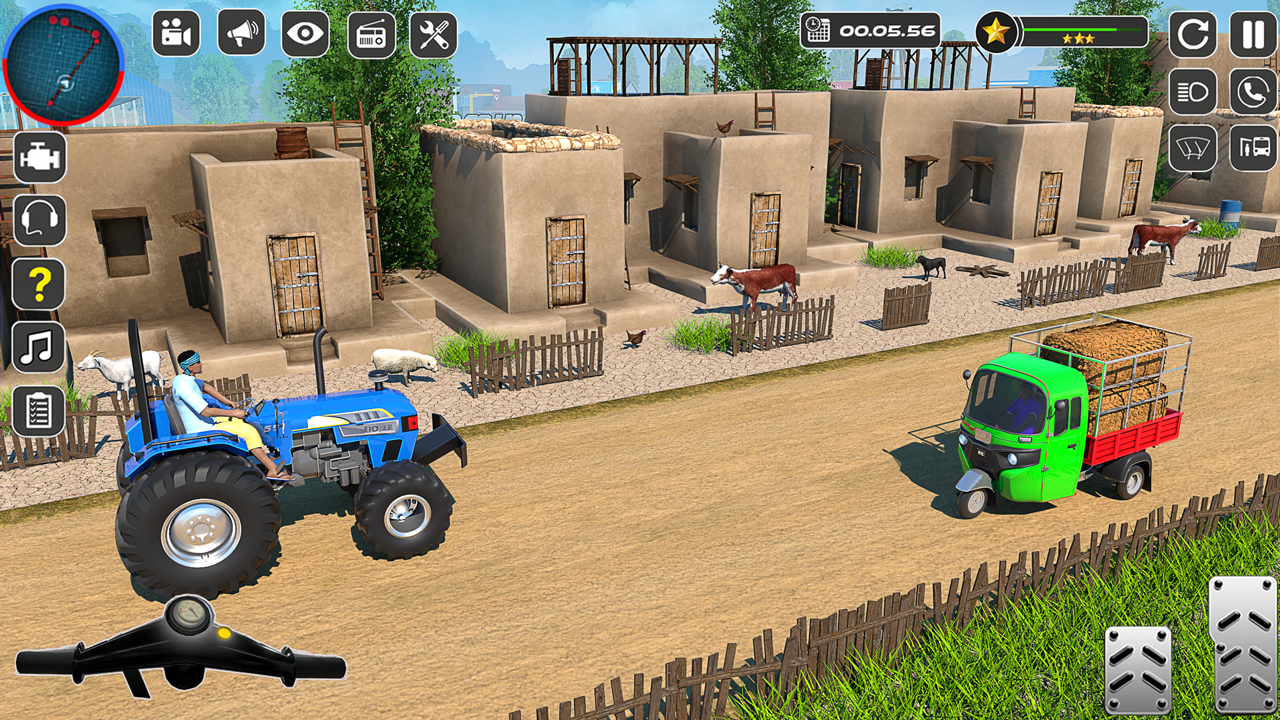The image size is (1280, 720).
Task: Click the stopwatch next to the timer
Action: 820,30
